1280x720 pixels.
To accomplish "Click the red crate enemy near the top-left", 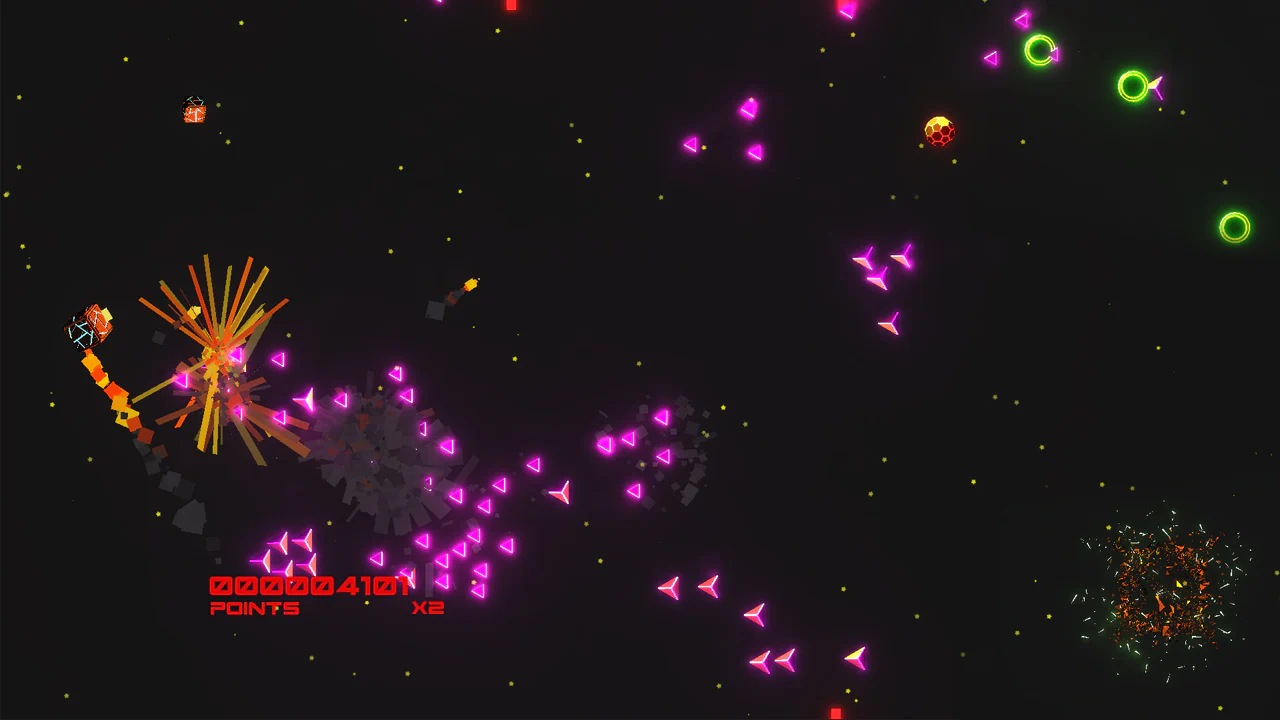I will pyautogui.click(x=194, y=111).
